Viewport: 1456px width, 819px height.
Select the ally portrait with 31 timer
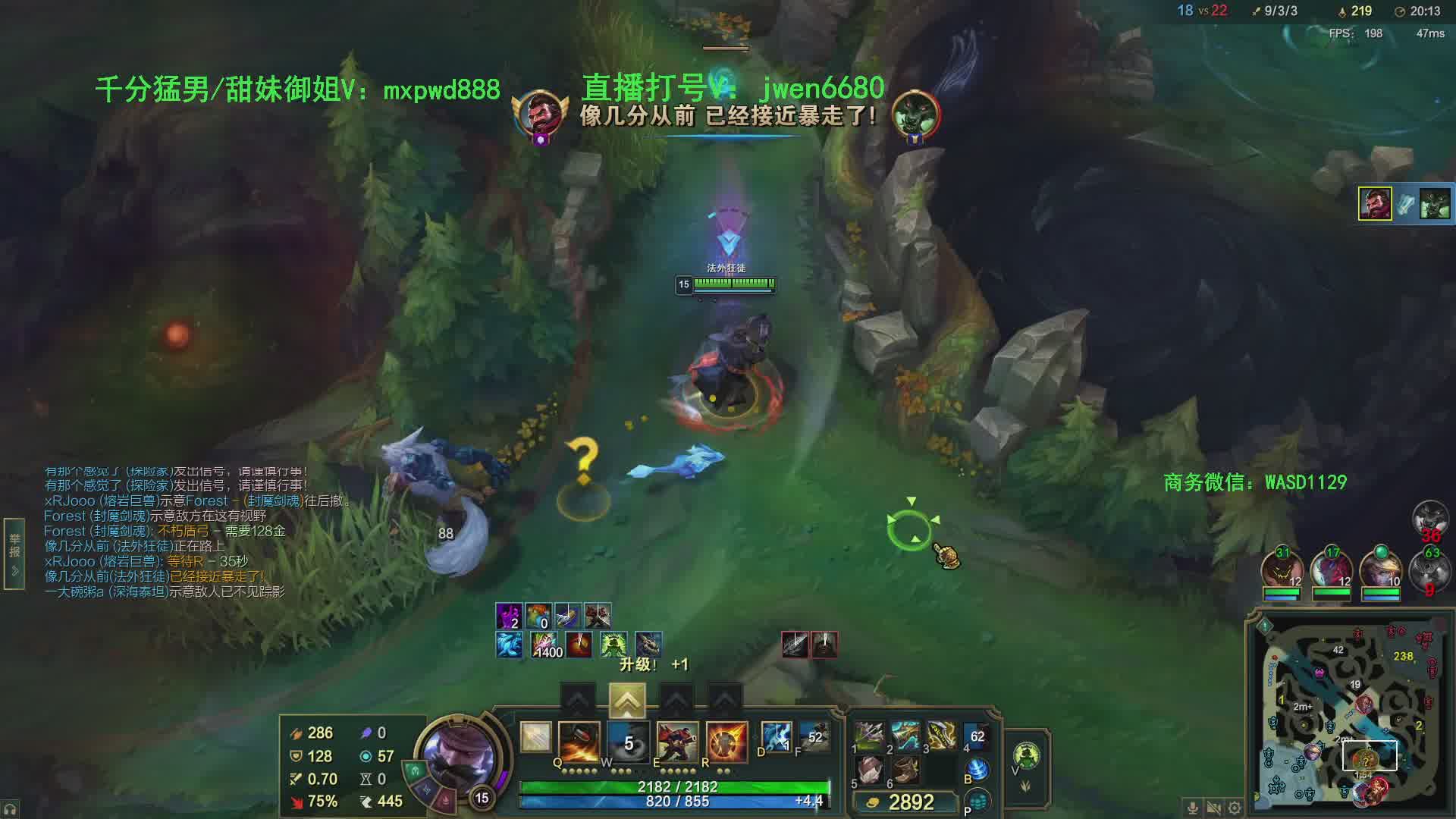pos(1282,573)
